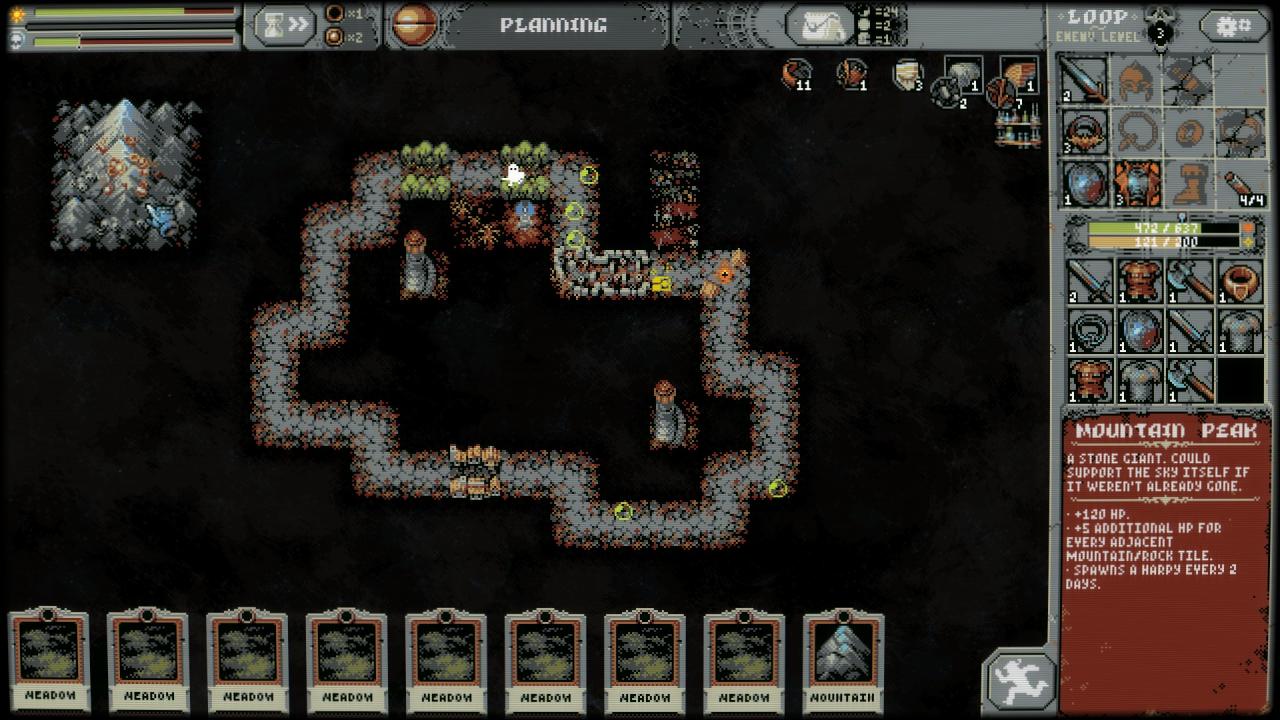The width and height of the screenshot is (1280, 720).
Task: Select the equipped round shield slot
Action: pos(1084,185)
